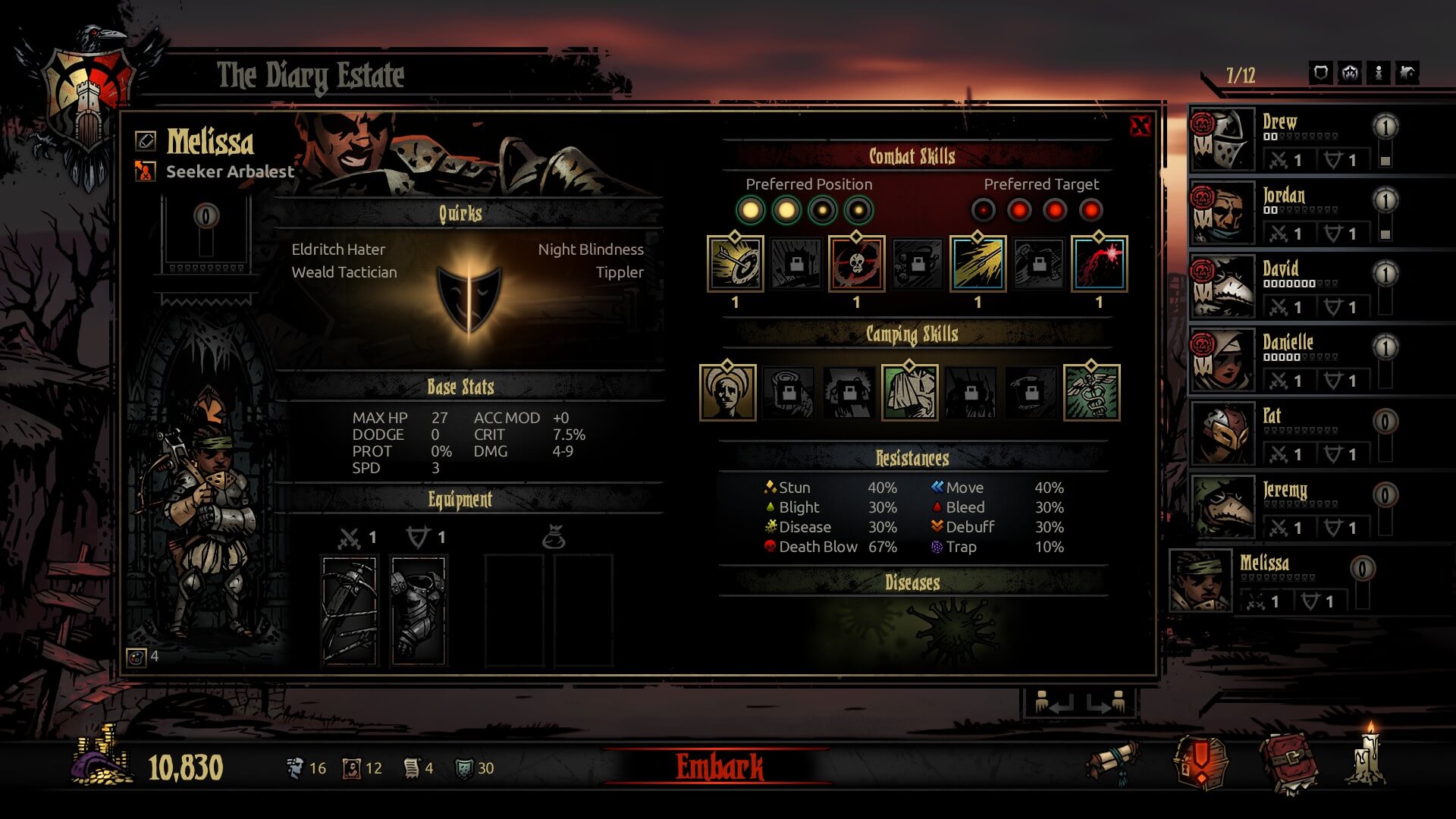This screenshot has height=819, width=1456.
Task: Toggle the red flare combat skill
Action: (x=1099, y=264)
